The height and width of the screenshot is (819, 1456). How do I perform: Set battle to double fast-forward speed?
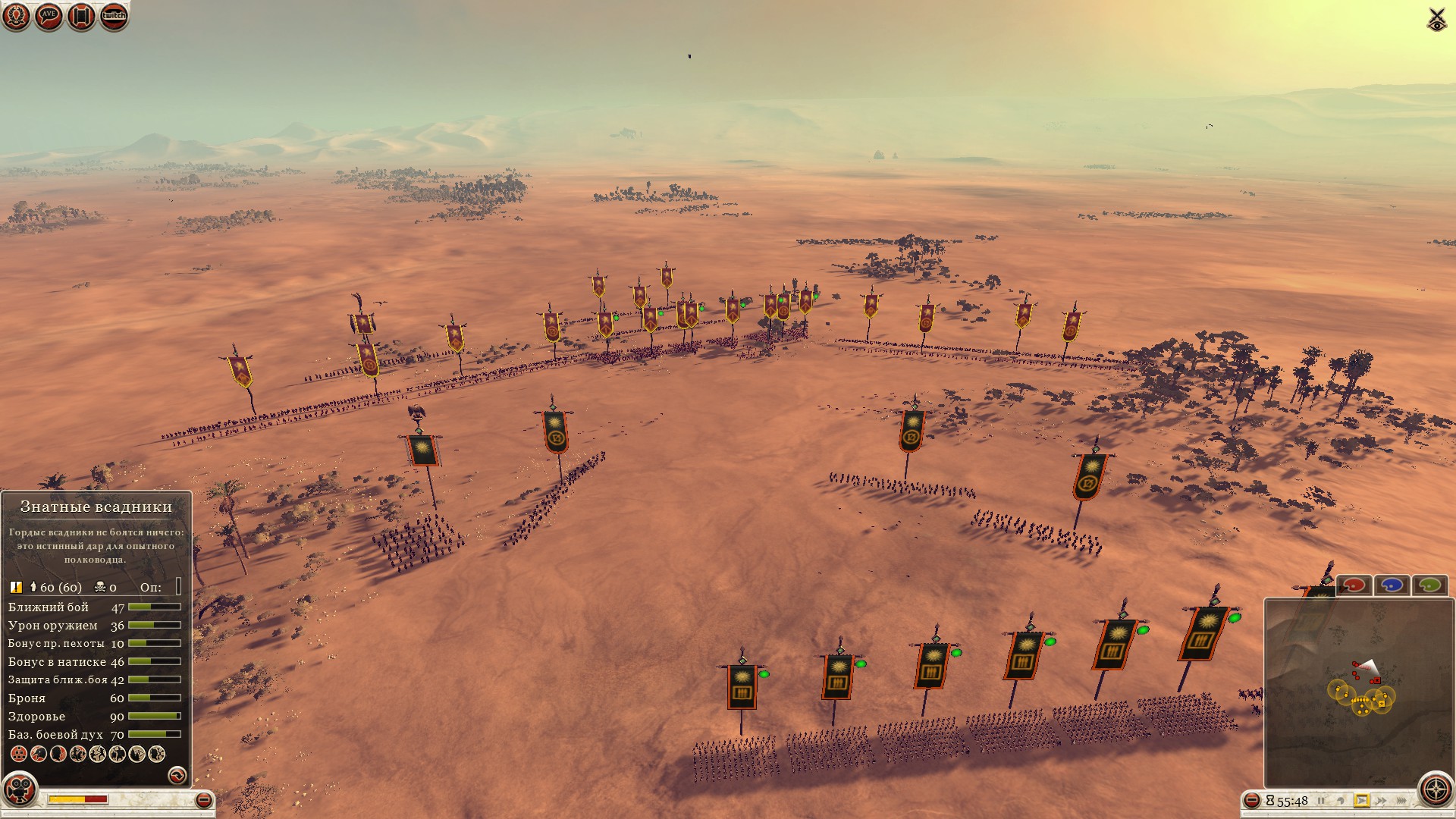pos(1382,801)
